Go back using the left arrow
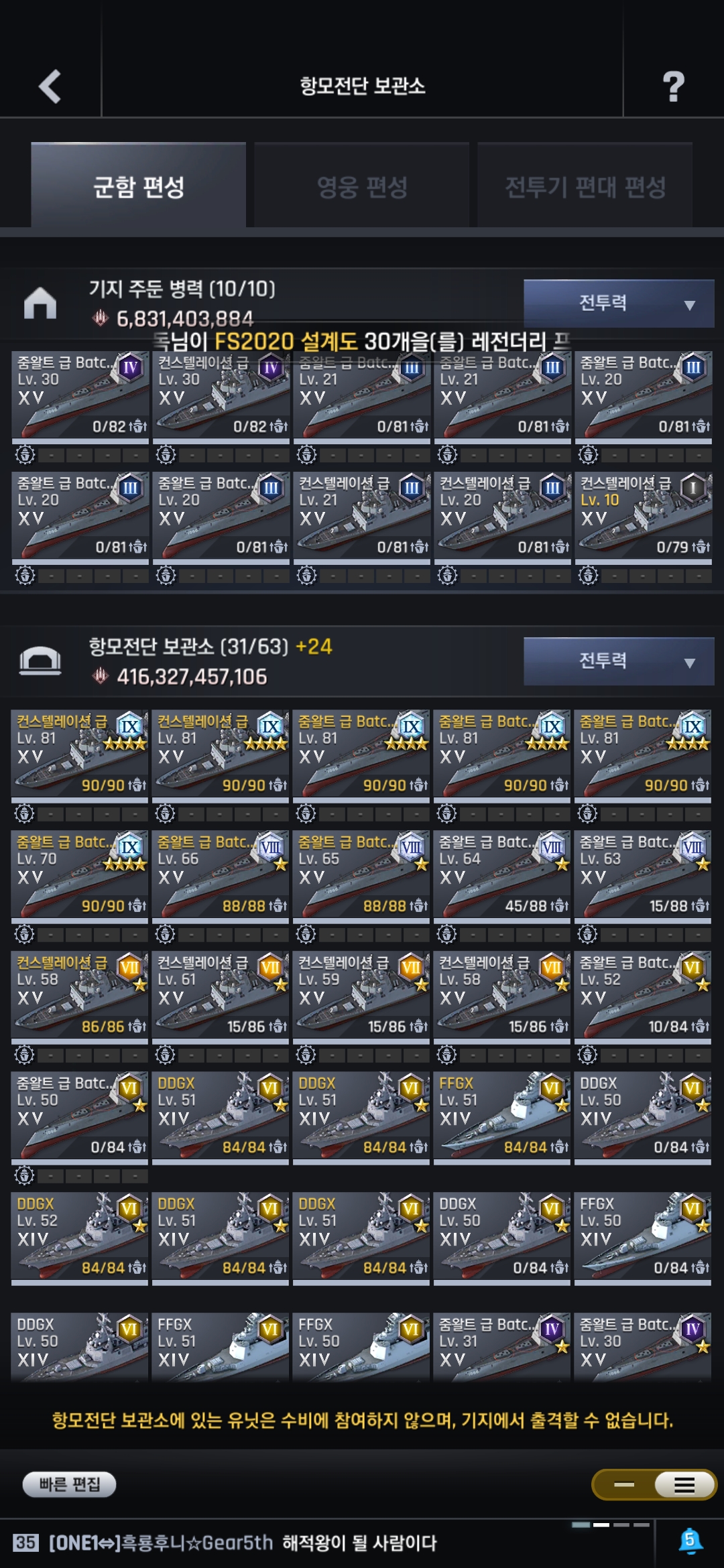 (x=50, y=86)
